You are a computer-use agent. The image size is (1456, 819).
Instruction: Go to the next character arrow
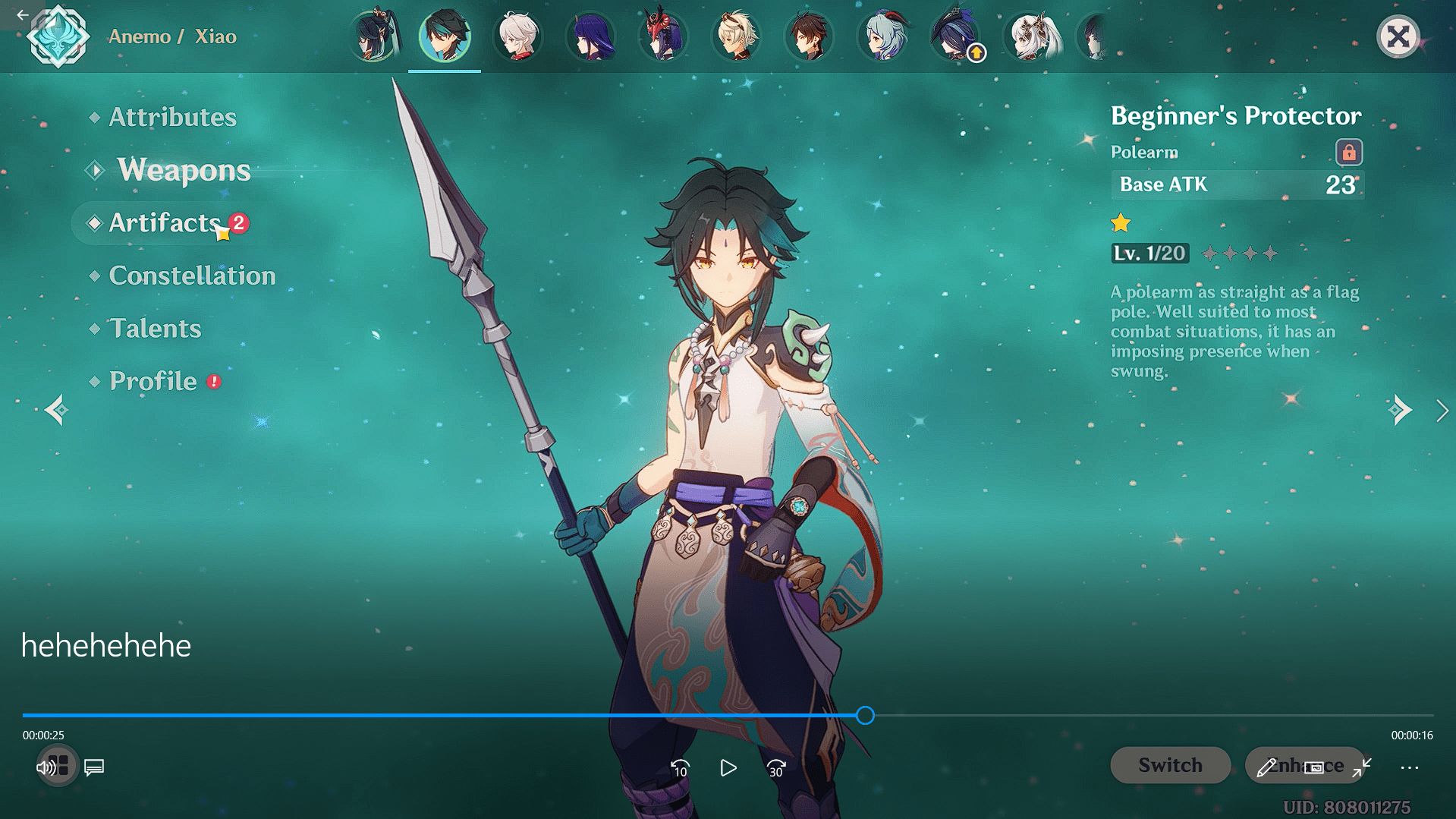point(1400,411)
